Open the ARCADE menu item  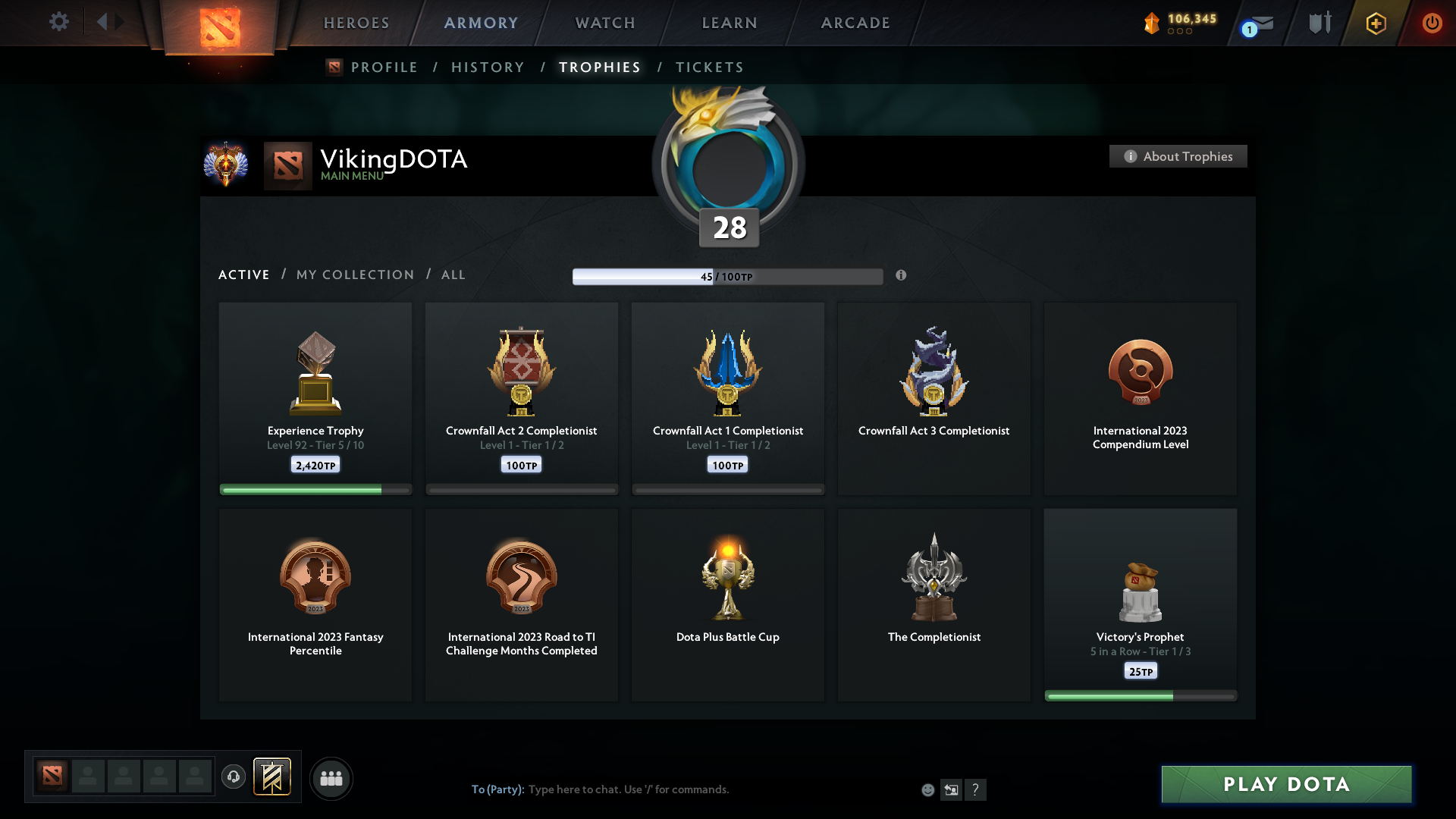pyautogui.click(x=855, y=23)
